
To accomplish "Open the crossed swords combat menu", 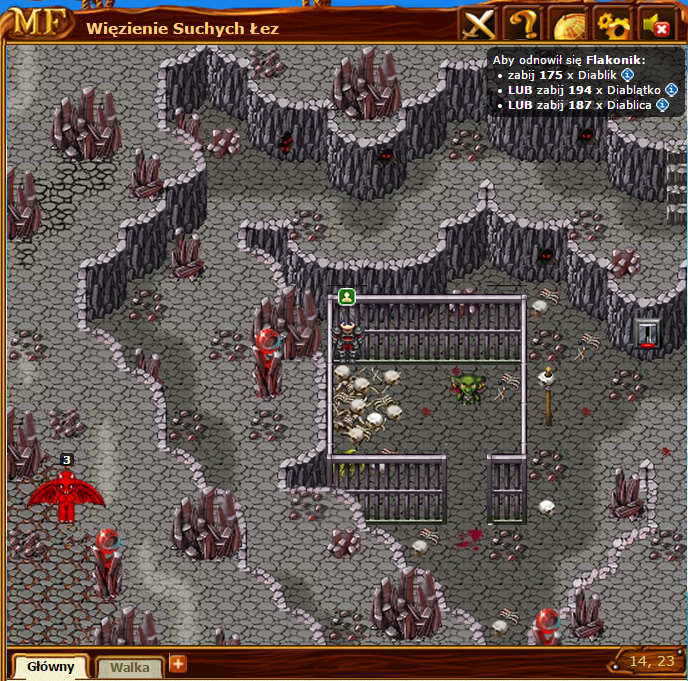I will point(478,24).
